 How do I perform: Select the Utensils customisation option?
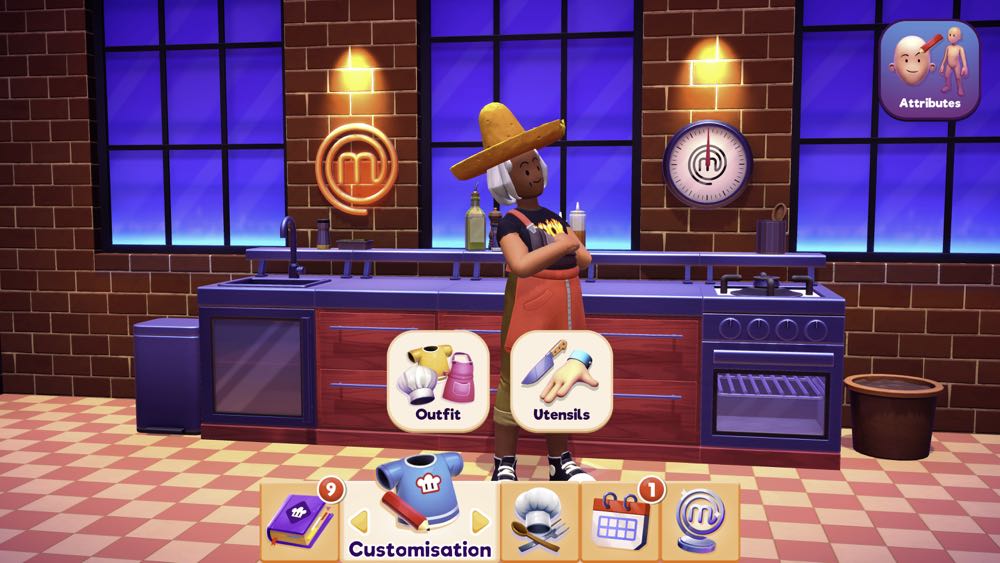561,381
